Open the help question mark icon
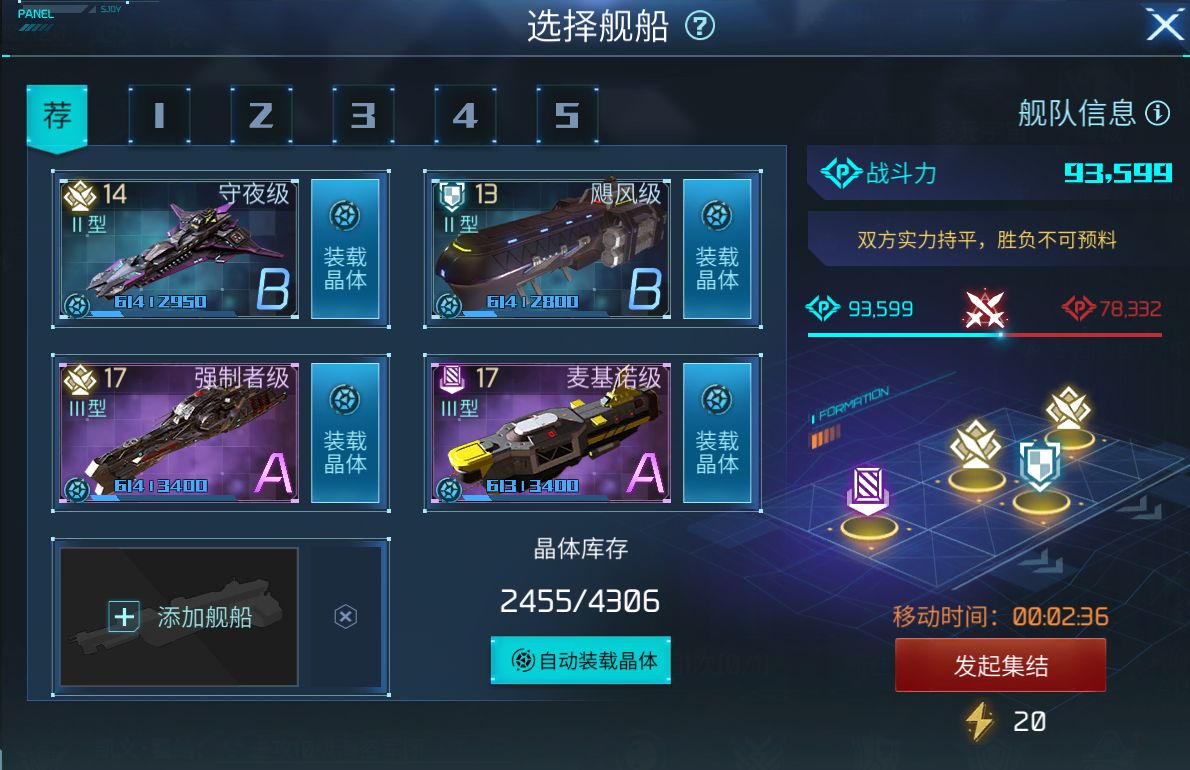The image size is (1190, 770). coord(700,27)
